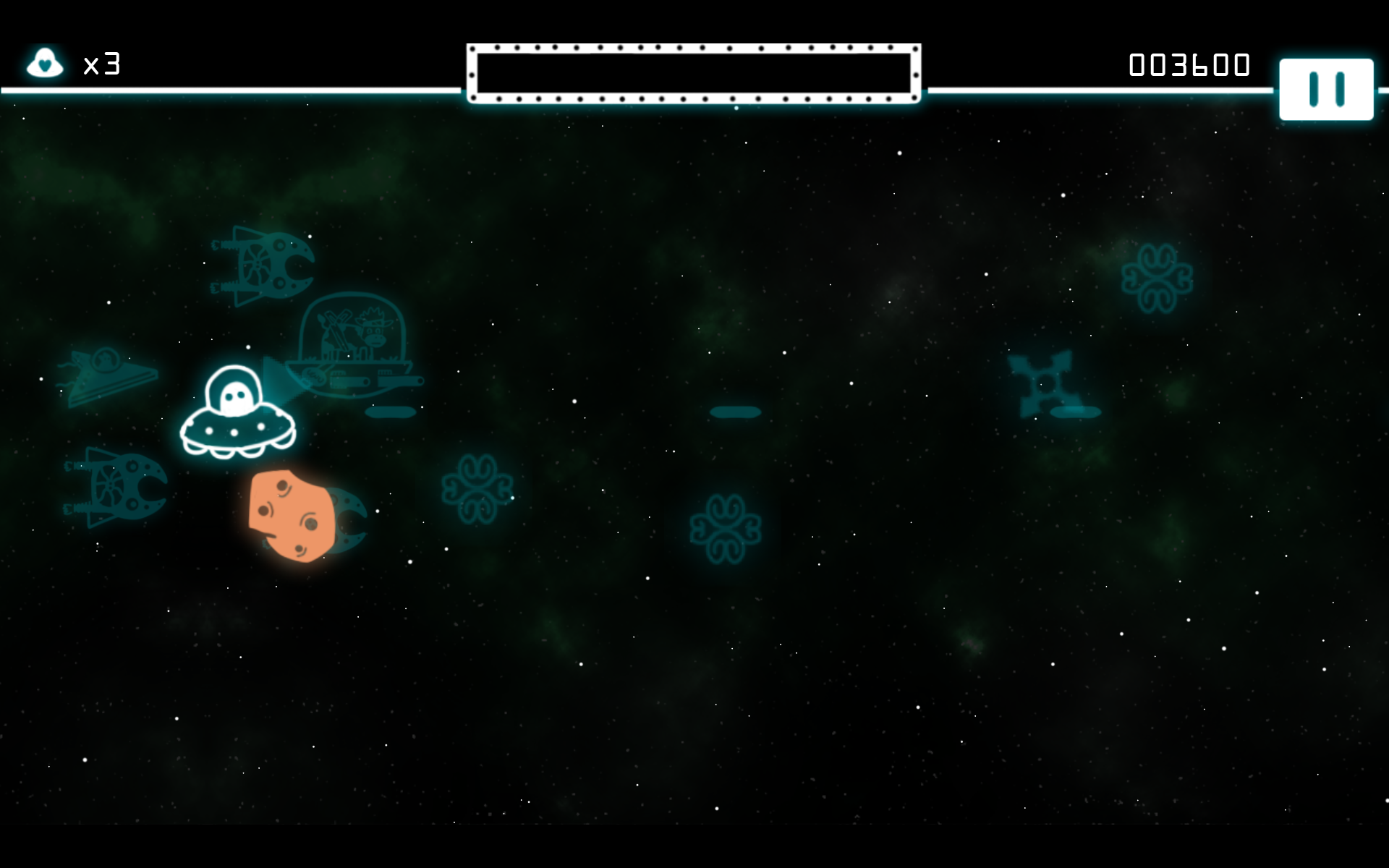The width and height of the screenshot is (1389, 868).
Task: Target the faded clover enemy below center
Action: (727, 528)
